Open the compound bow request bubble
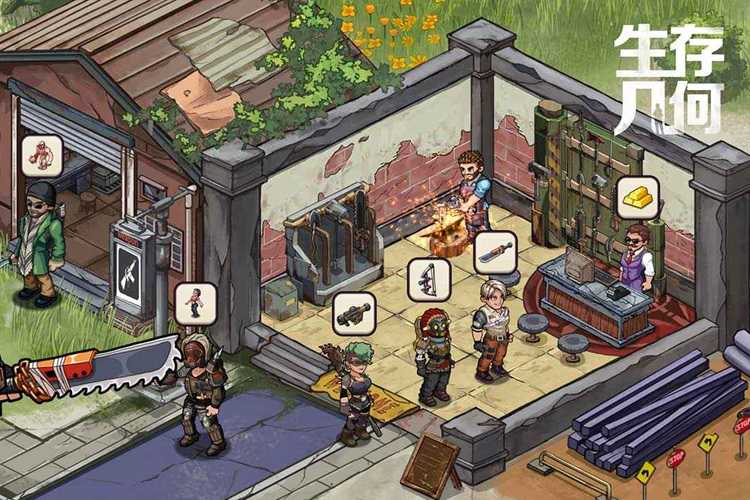 click(x=428, y=279)
